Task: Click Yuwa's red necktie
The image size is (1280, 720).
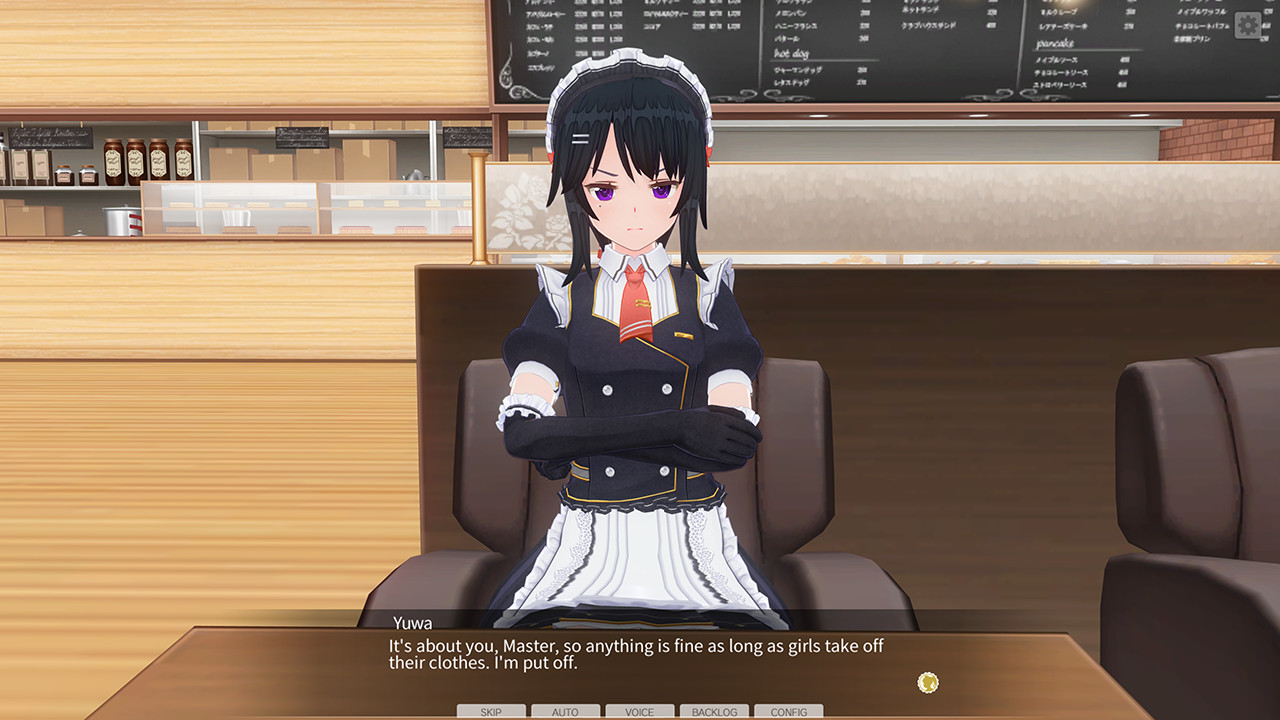Action: click(x=637, y=310)
